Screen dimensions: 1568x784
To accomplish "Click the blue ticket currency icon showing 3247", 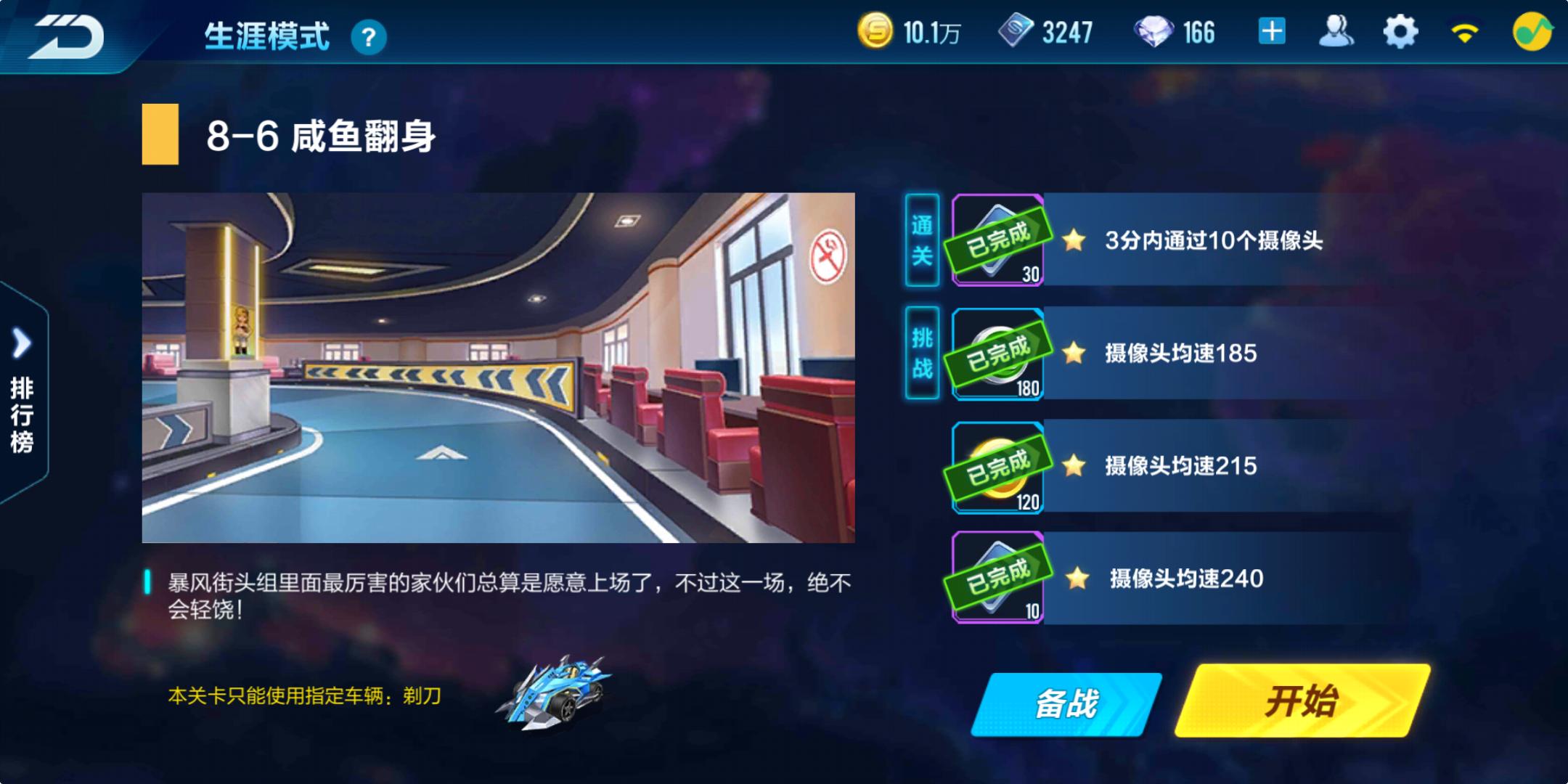I will (1016, 30).
